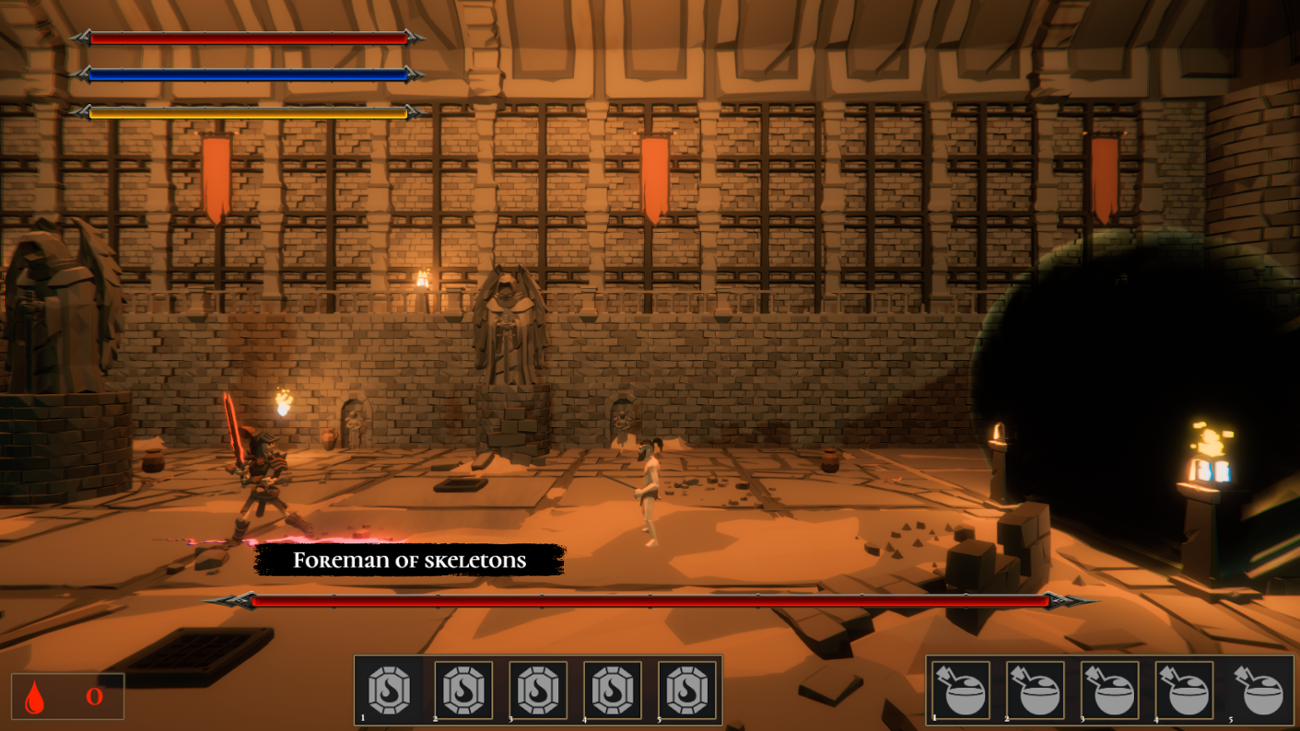Click the yellow stamina bar
This screenshot has height=731, width=1300.
point(248,112)
